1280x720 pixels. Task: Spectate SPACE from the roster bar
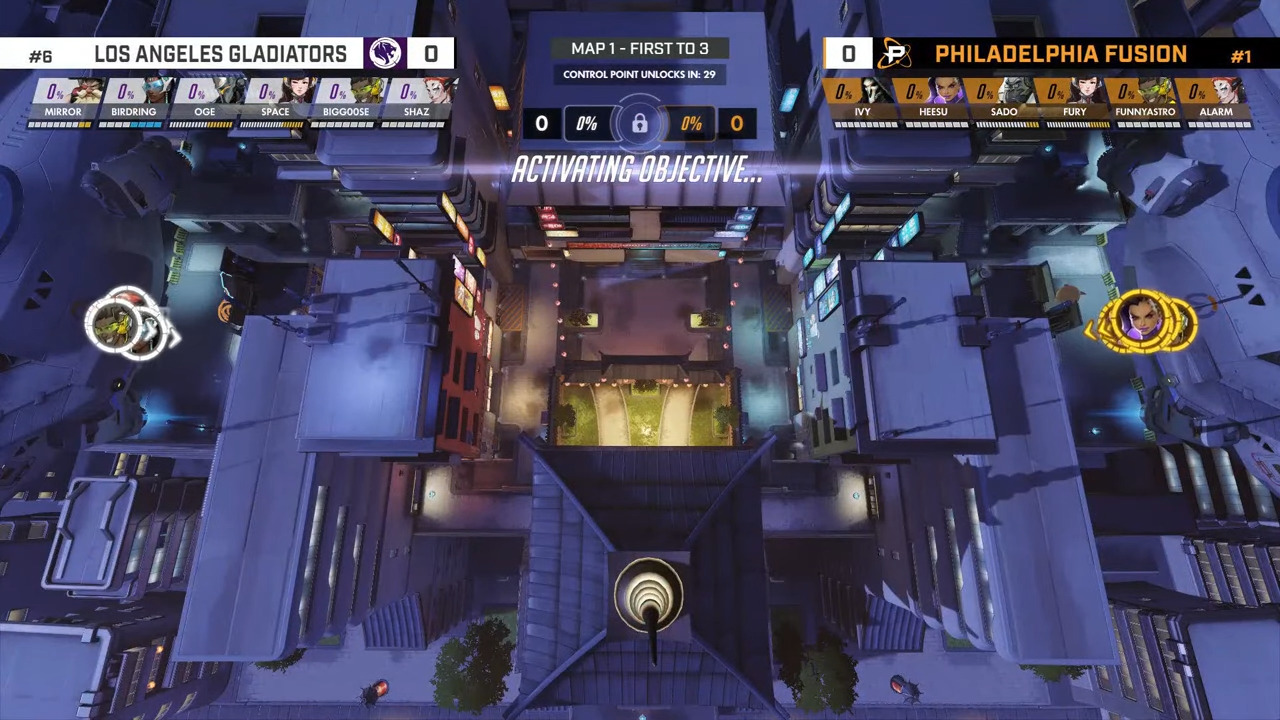[275, 102]
